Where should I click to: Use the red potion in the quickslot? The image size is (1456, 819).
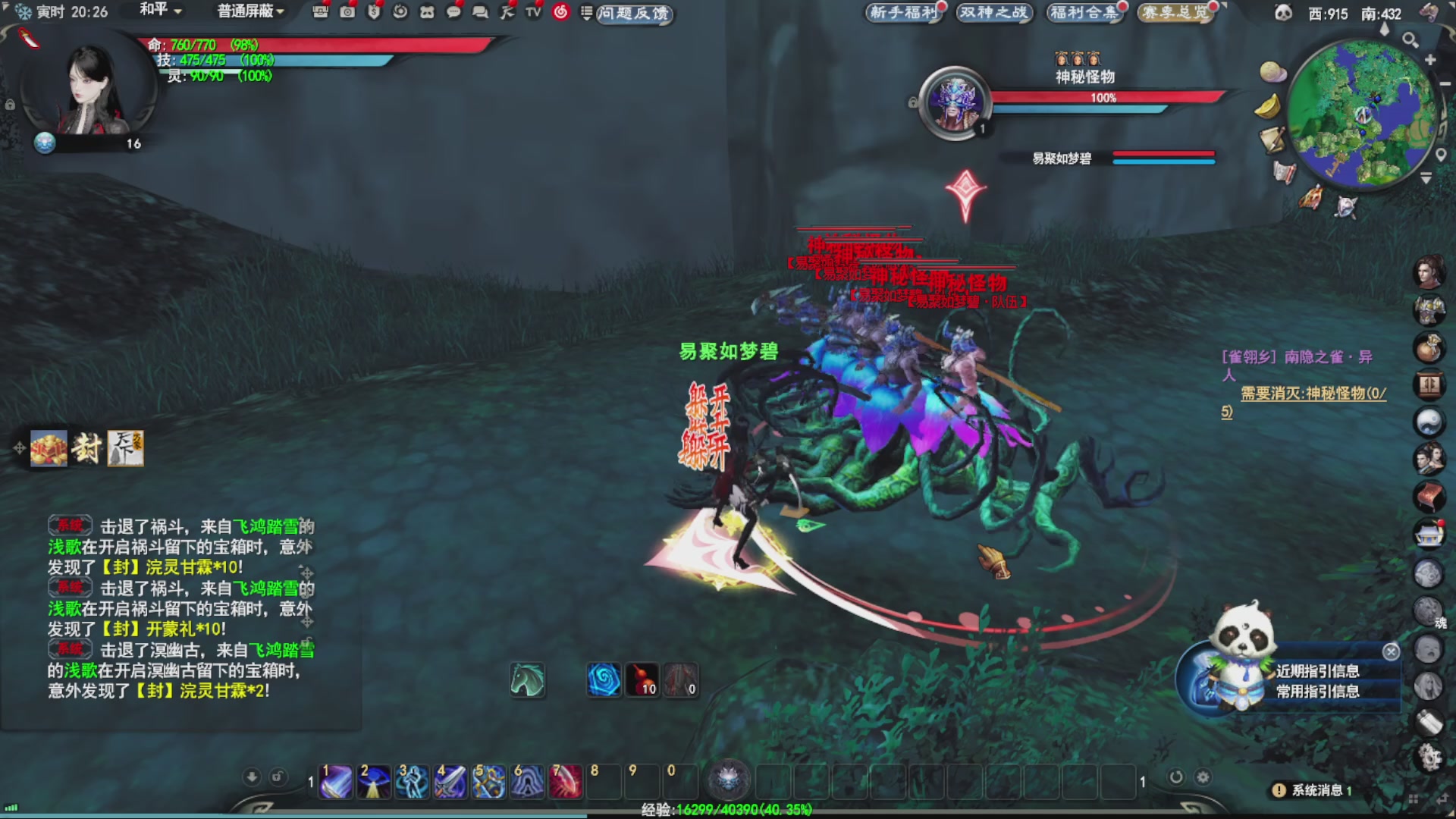tap(642, 680)
